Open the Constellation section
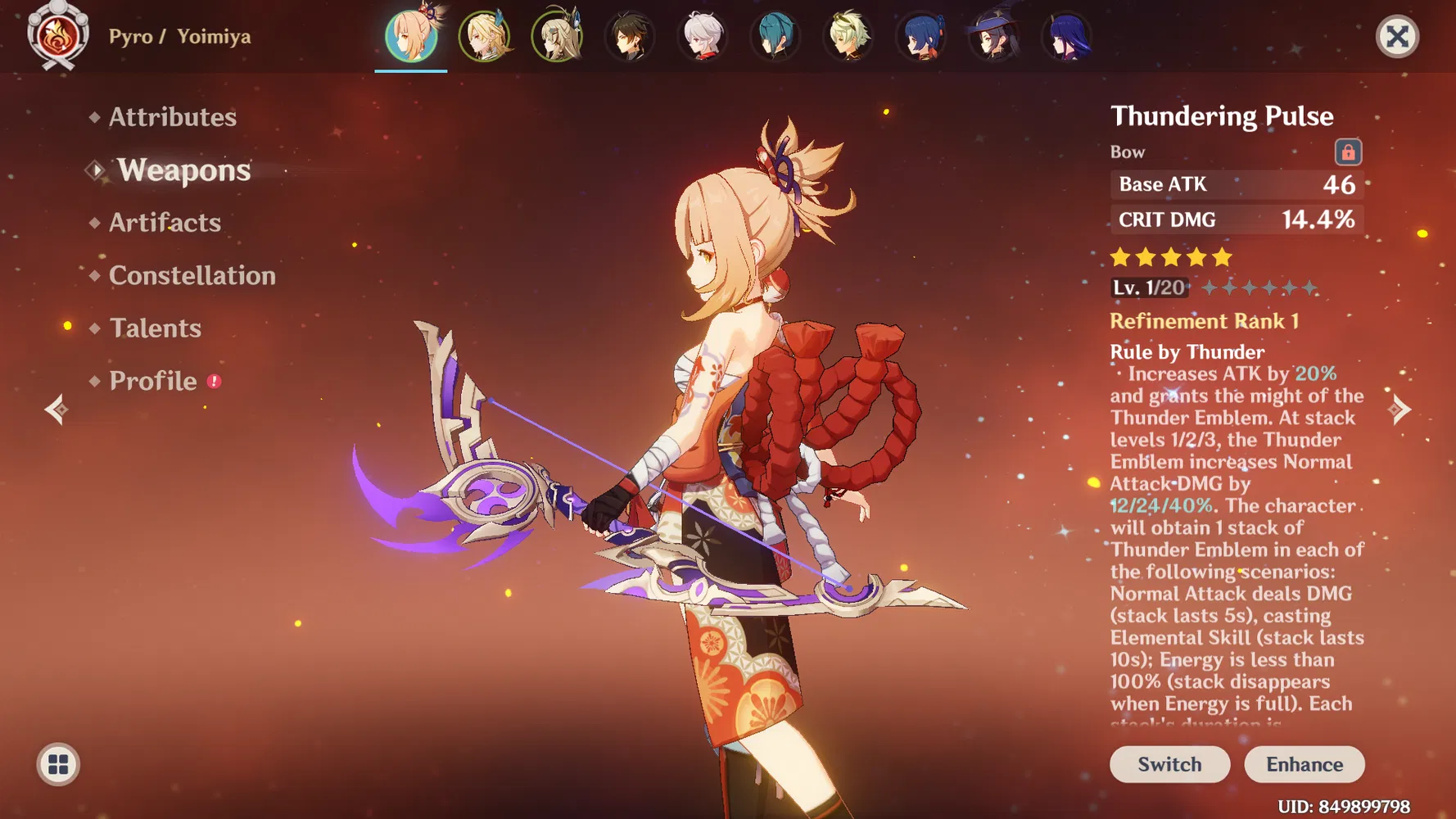Image resolution: width=1456 pixels, height=819 pixels. click(192, 275)
